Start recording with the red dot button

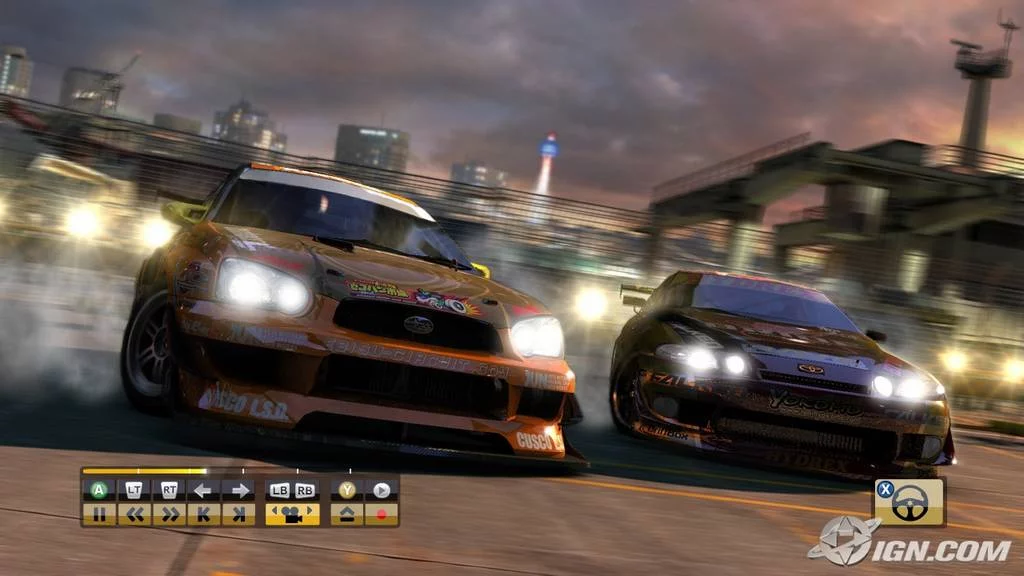(x=381, y=514)
